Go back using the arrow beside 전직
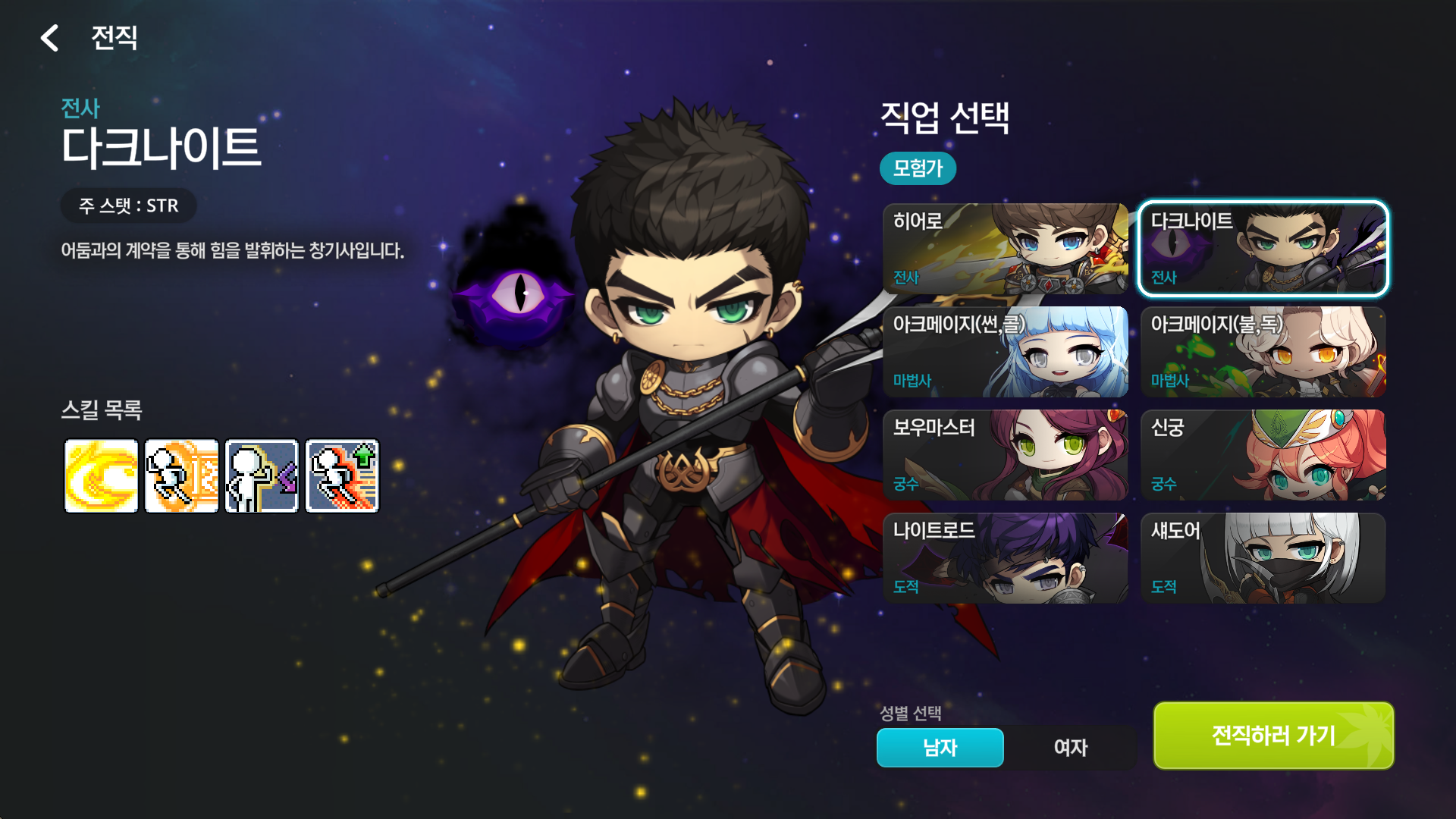This screenshot has width=1456, height=819. [50, 38]
